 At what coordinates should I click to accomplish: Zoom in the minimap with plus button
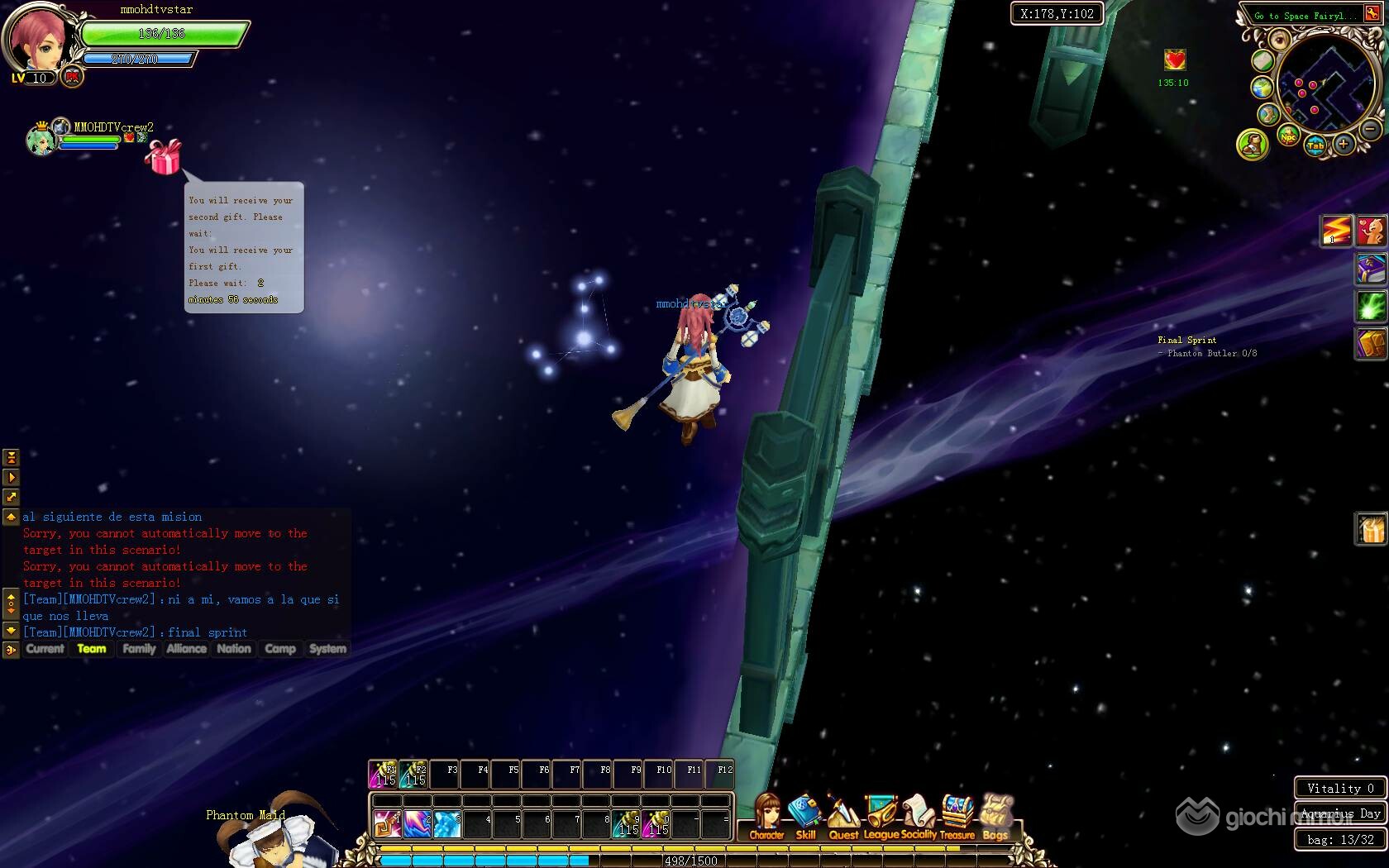(1344, 145)
